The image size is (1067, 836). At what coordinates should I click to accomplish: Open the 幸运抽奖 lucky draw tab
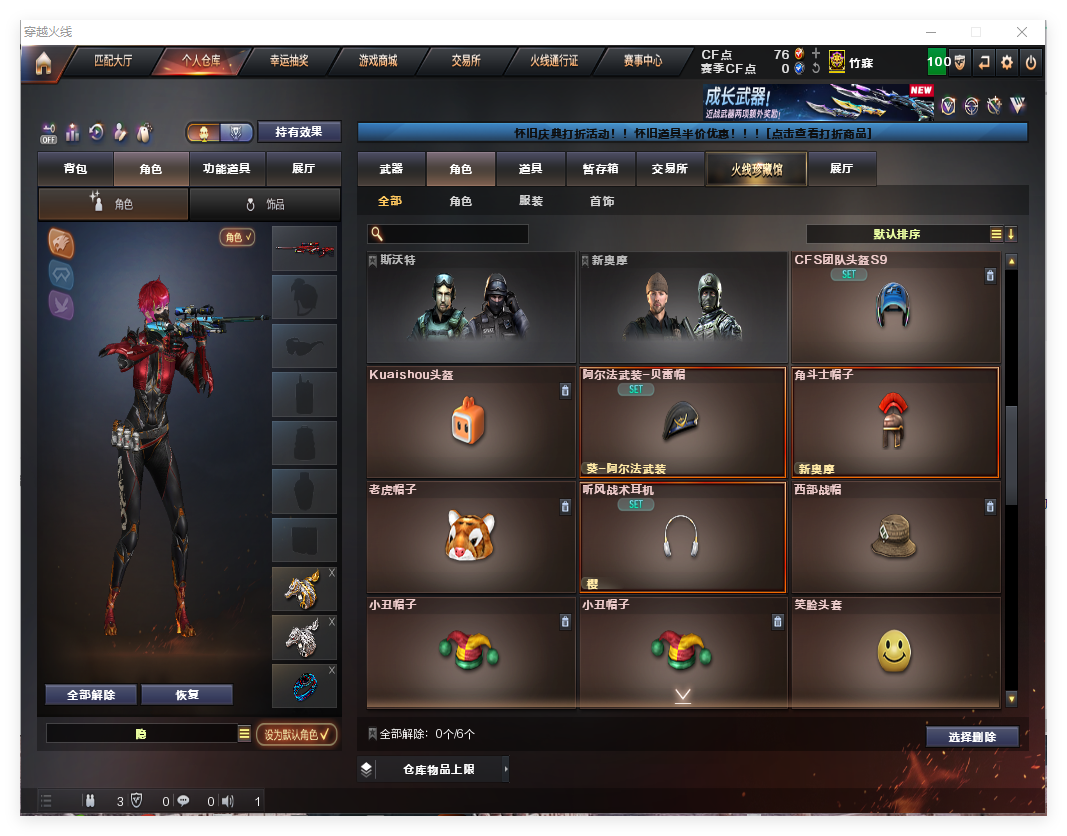tap(289, 61)
